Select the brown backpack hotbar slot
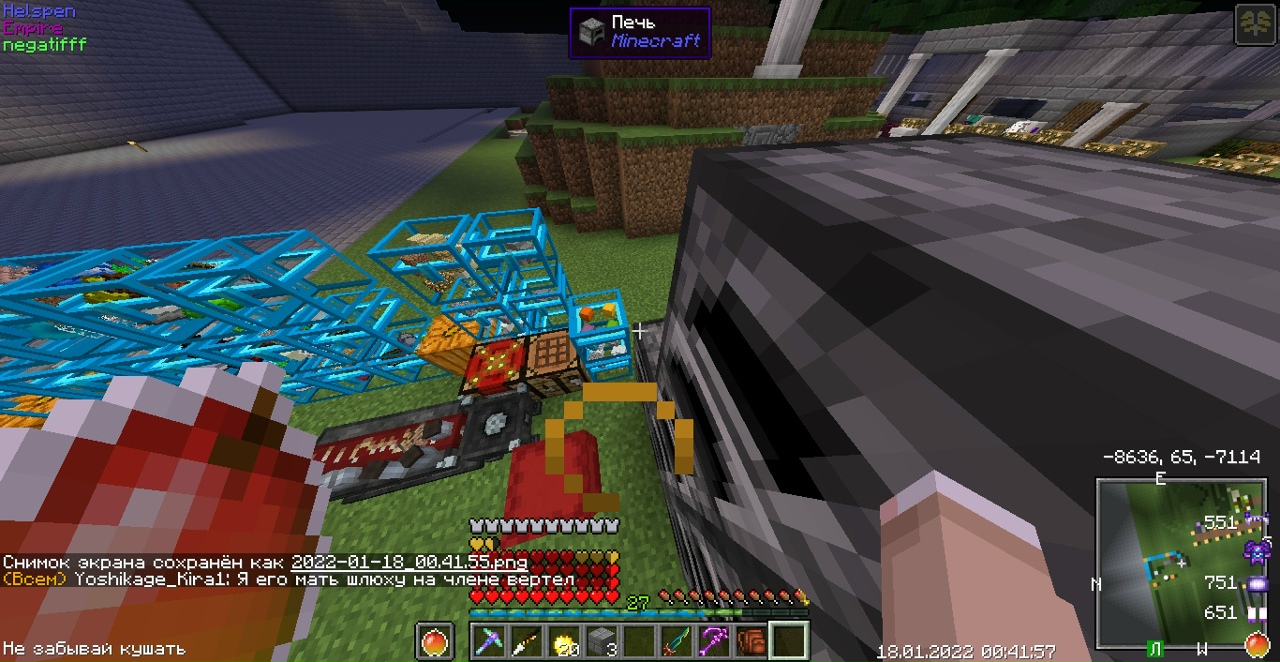 tap(751, 641)
